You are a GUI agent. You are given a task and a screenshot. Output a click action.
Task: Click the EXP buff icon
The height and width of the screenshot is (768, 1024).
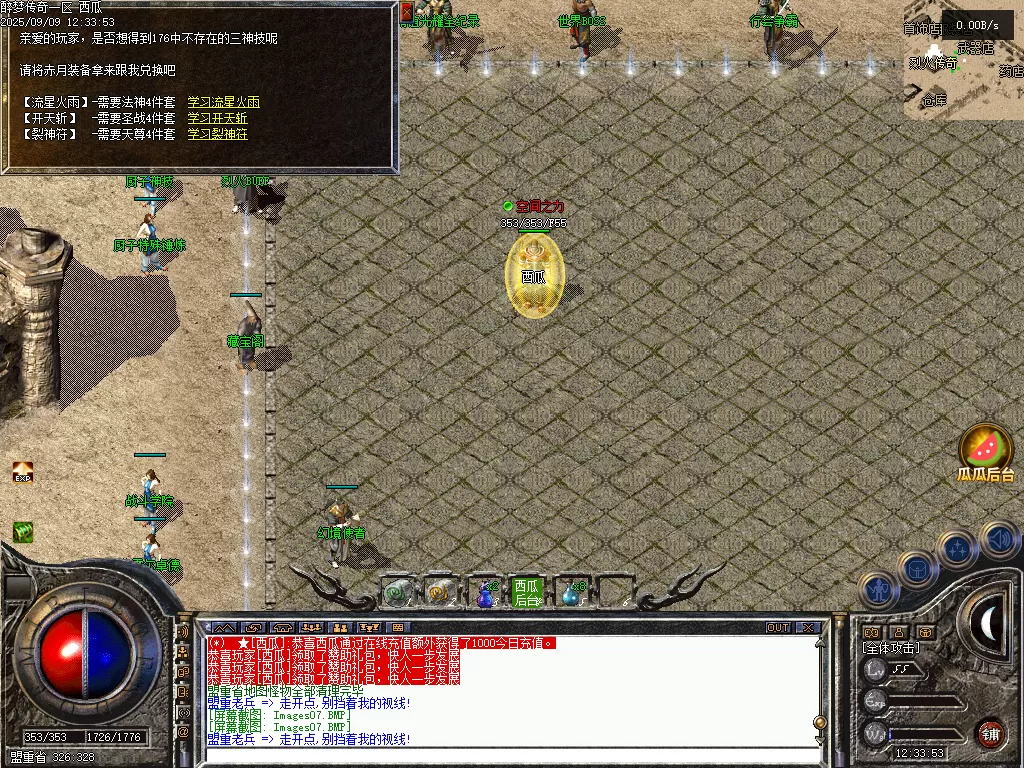coord(22,472)
